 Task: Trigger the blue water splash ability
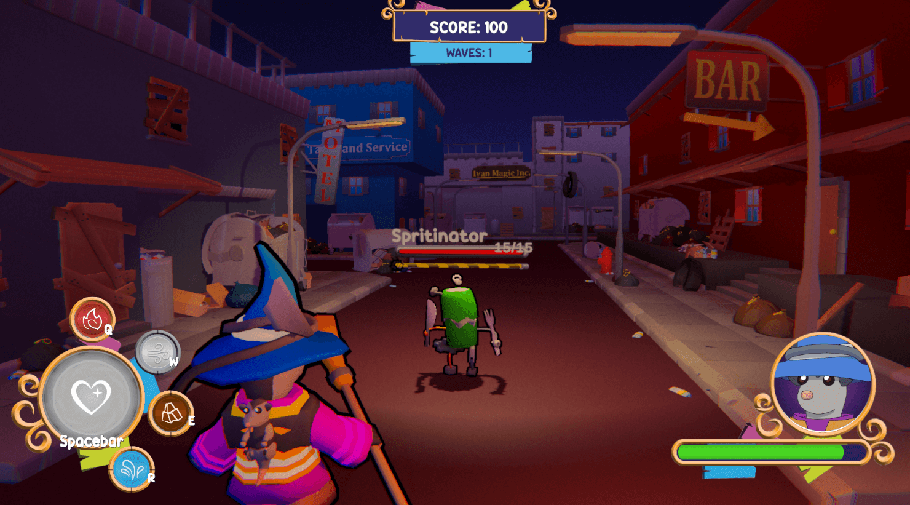[x=131, y=468]
